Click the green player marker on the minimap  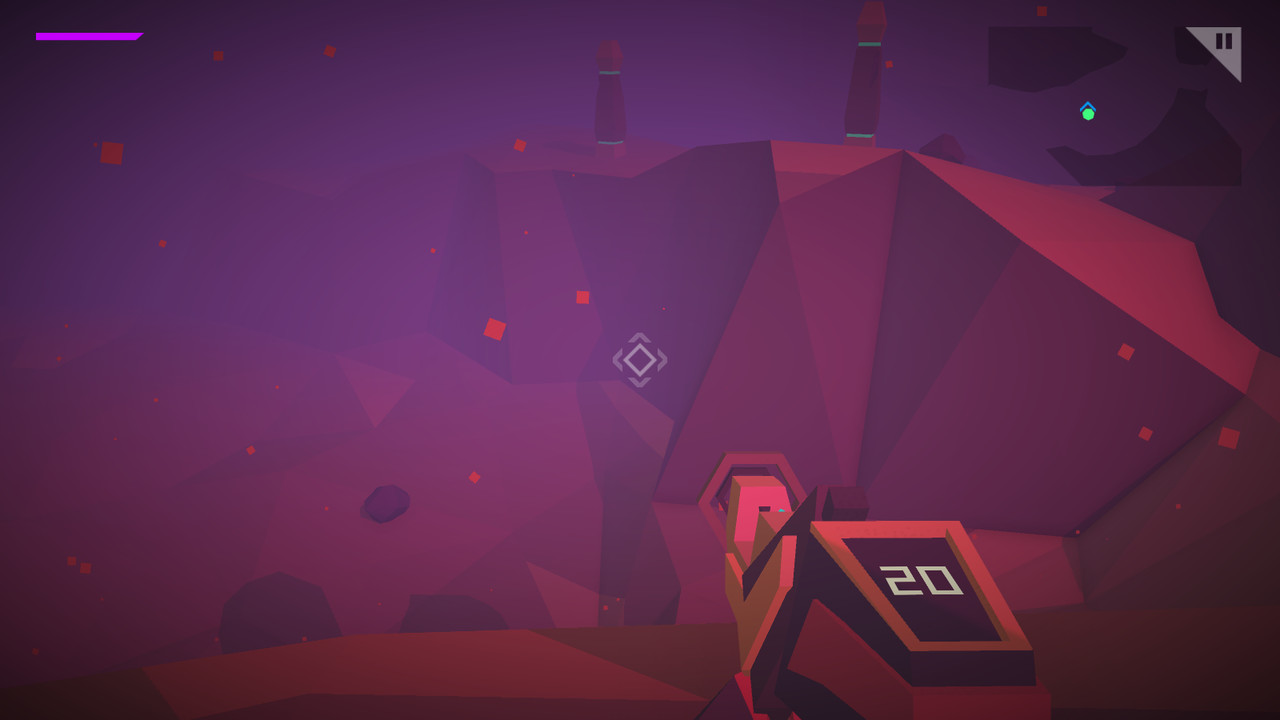(x=1088, y=113)
